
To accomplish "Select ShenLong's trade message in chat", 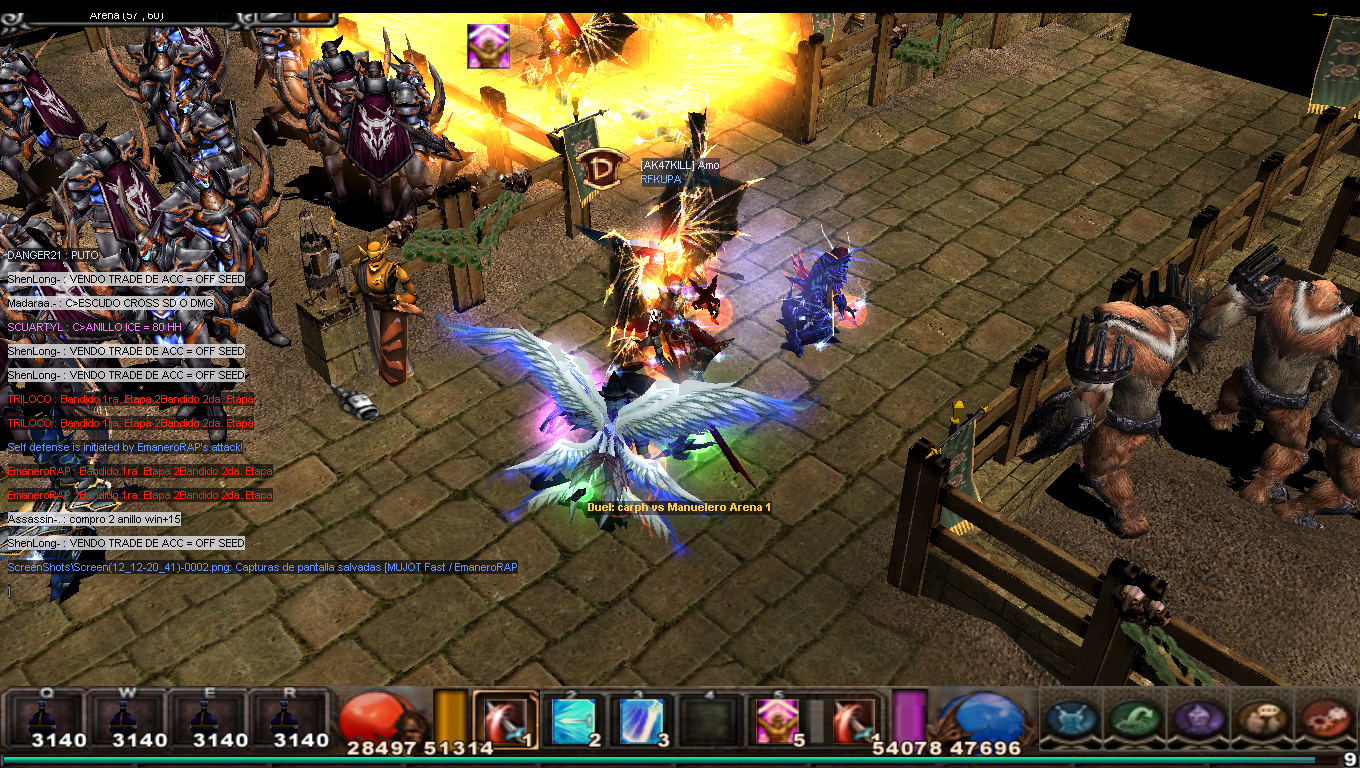I will click(x=126, y=279).
